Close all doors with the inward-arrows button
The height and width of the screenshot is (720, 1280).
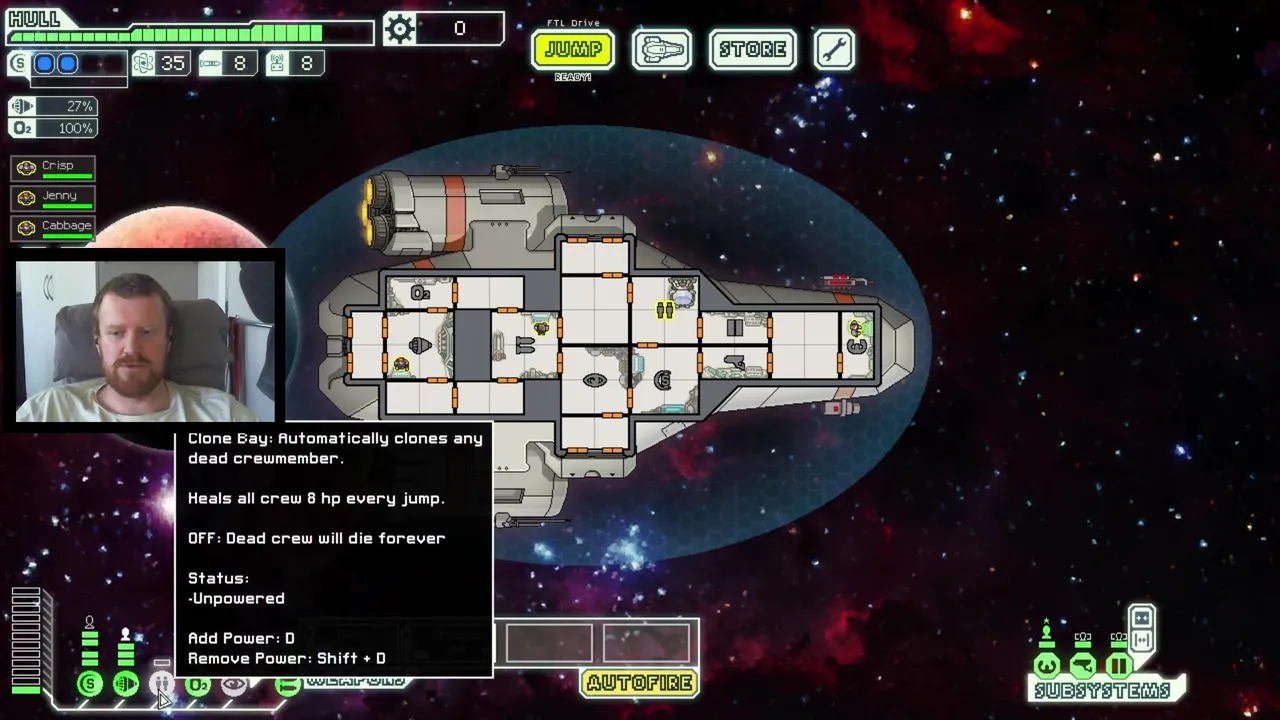click(1142, 618)
